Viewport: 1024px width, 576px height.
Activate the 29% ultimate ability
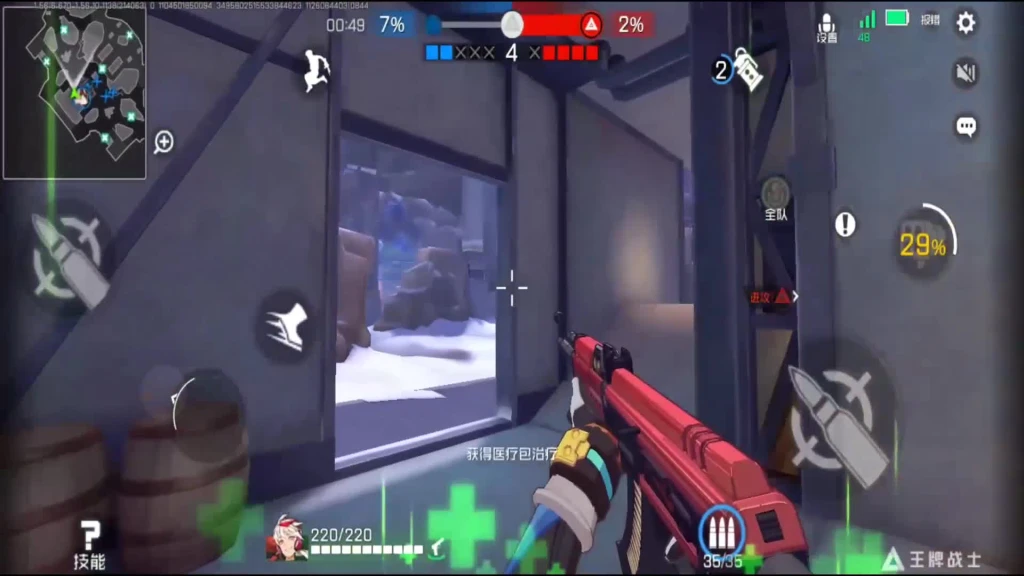point(923,245)
